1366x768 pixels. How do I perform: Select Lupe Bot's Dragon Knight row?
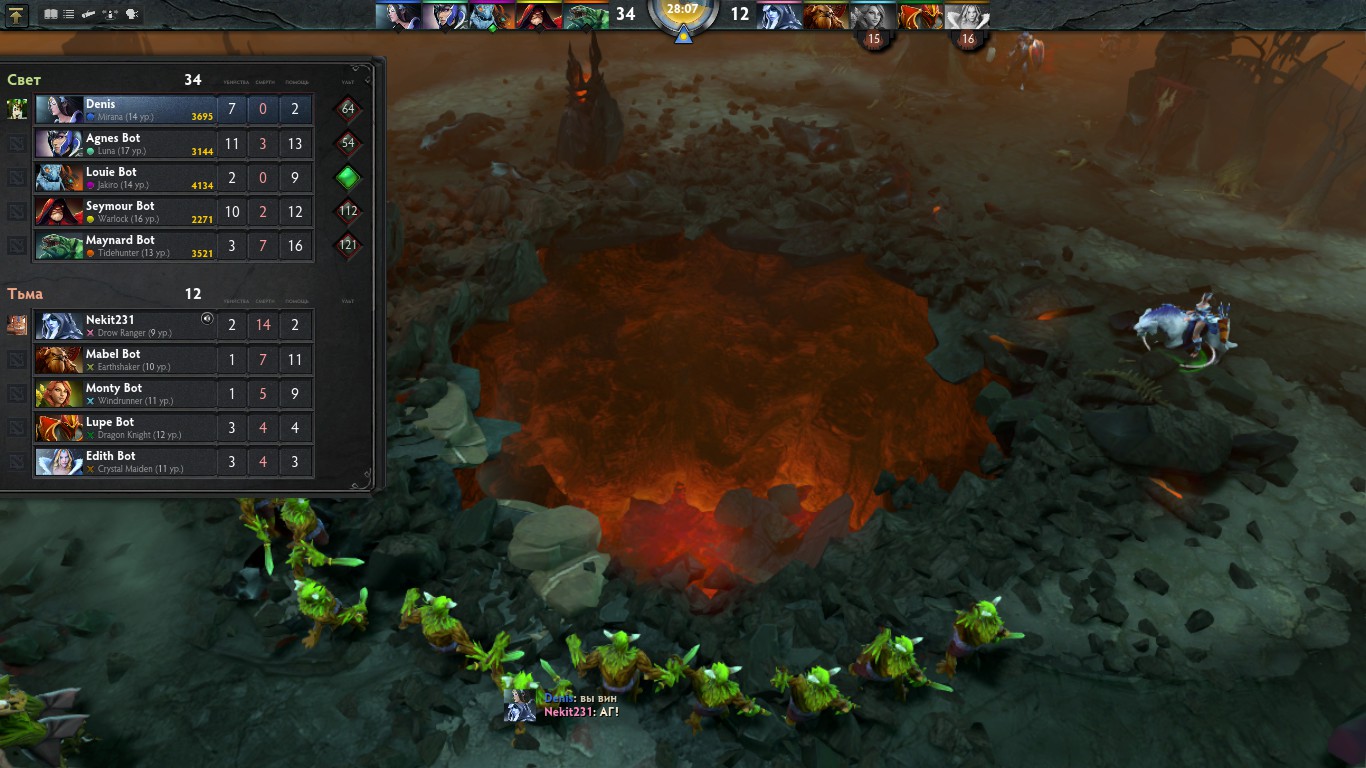[x=125, y=427]
